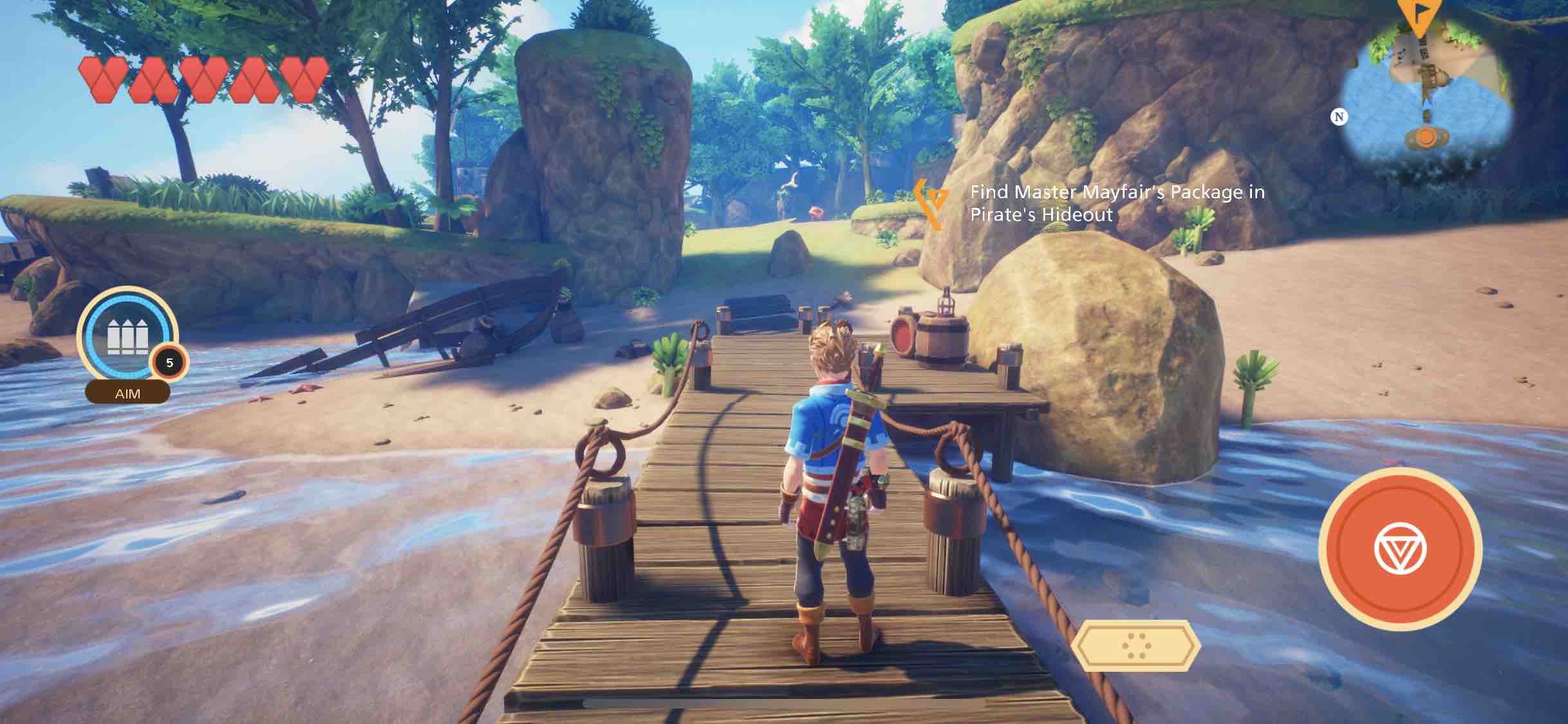Tap the AIM button
This screenshot has width=1568, height=724.
coord(127,393)
